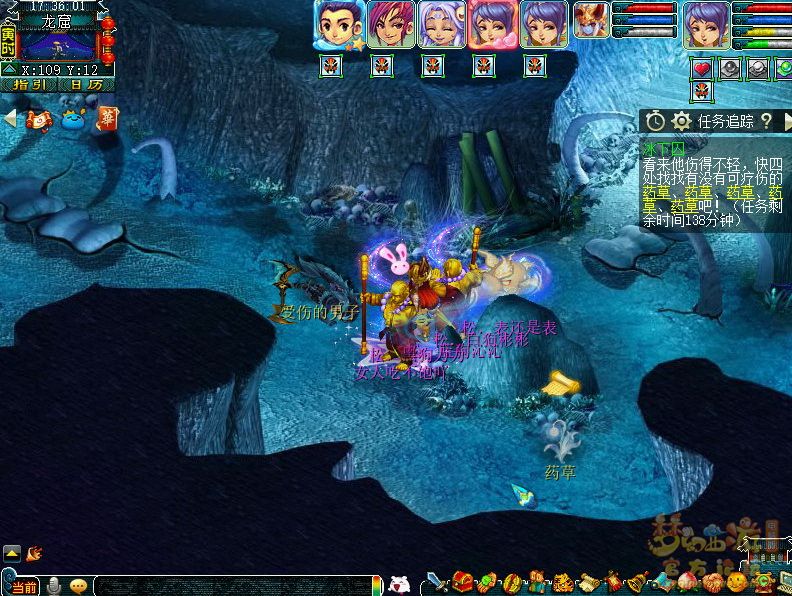Open the 指引 guide button
792x596 pixels.
(x=29, y=85)
